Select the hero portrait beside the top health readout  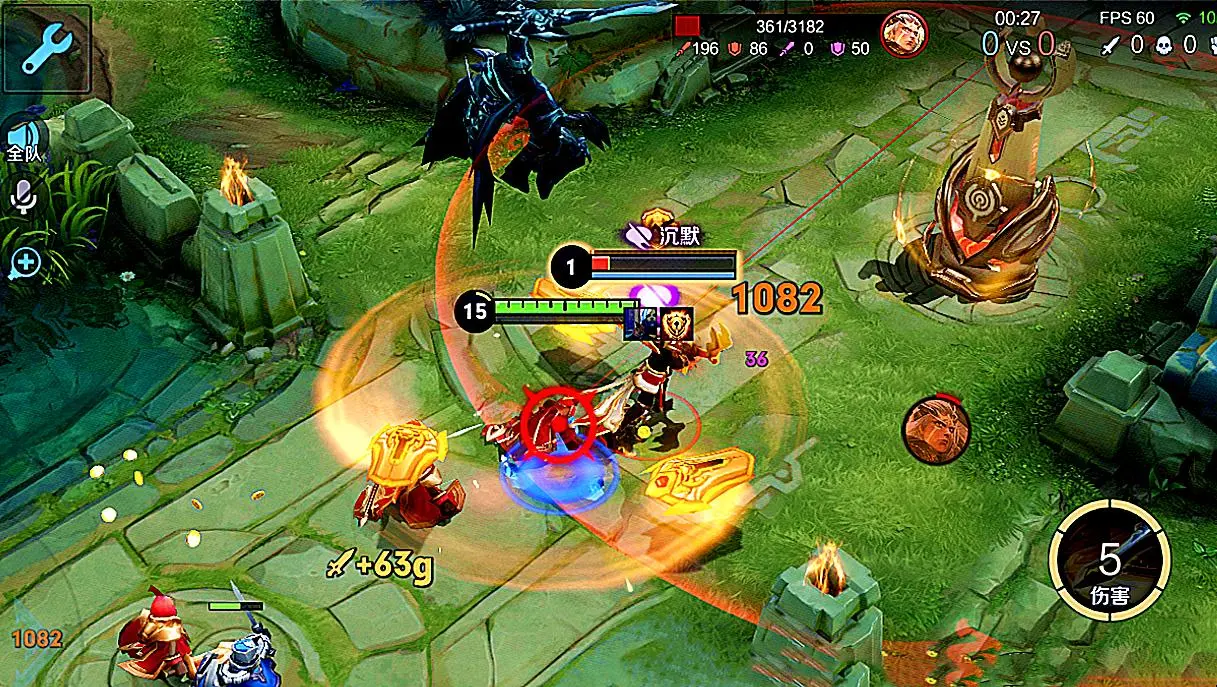pos(903,35)
